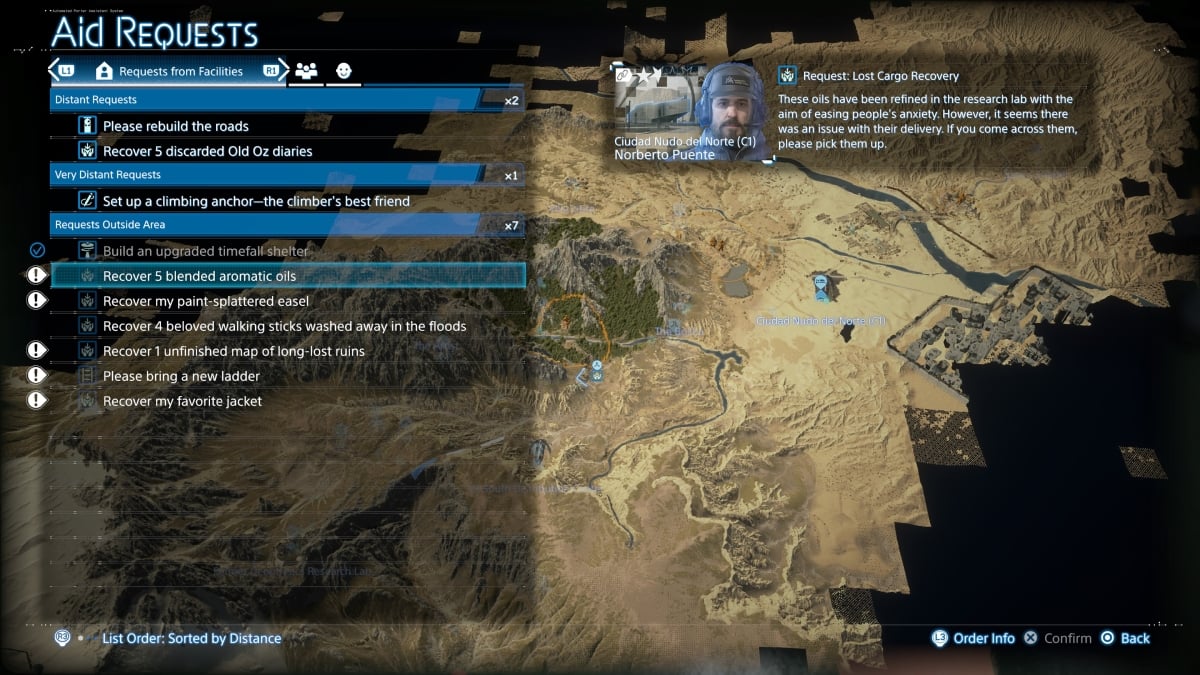This screenshot has height=675, width=1200.
Task: Select the Requests from Facilities tab
Action: click(169, 72)
